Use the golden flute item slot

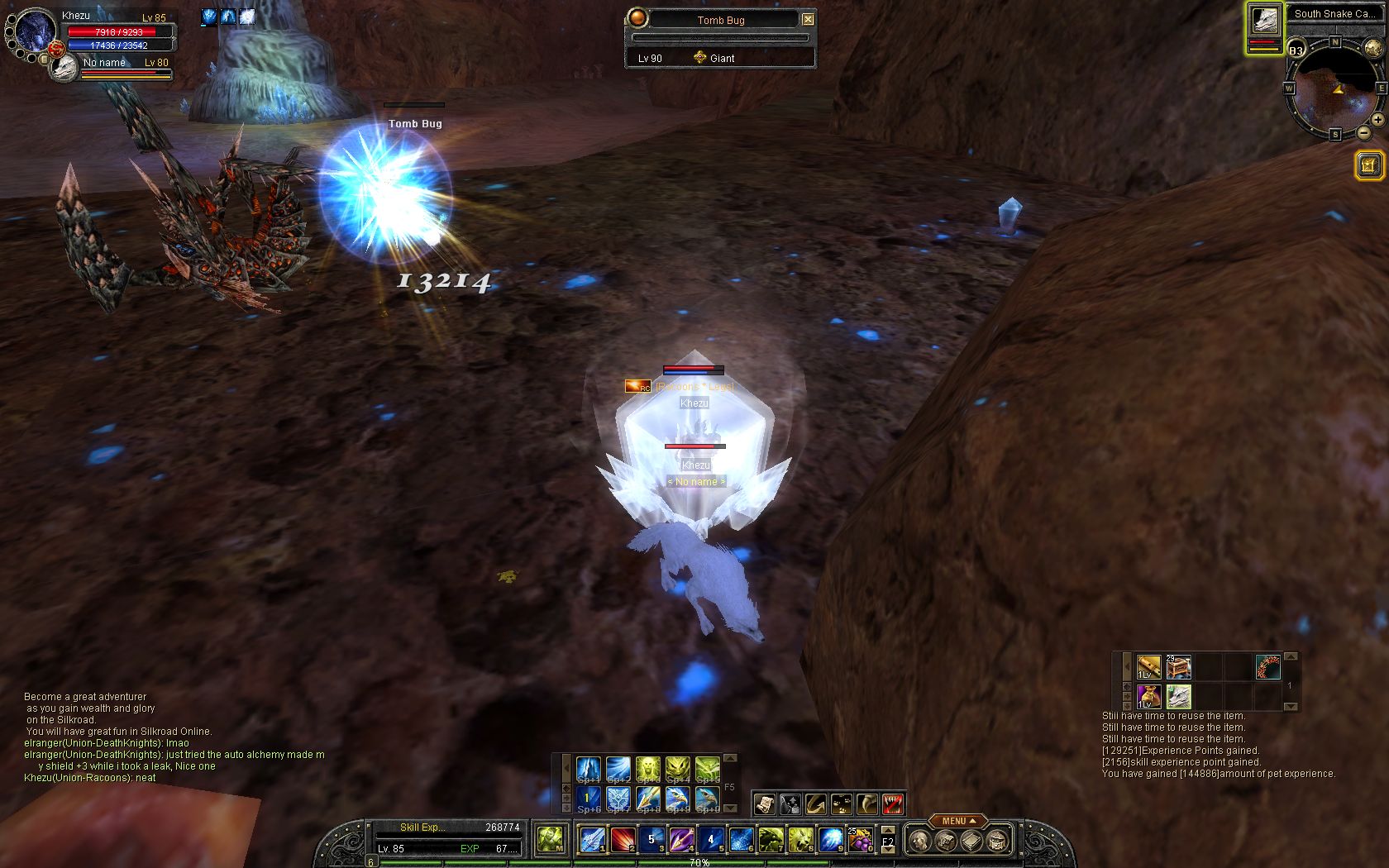coord(1148,666)
